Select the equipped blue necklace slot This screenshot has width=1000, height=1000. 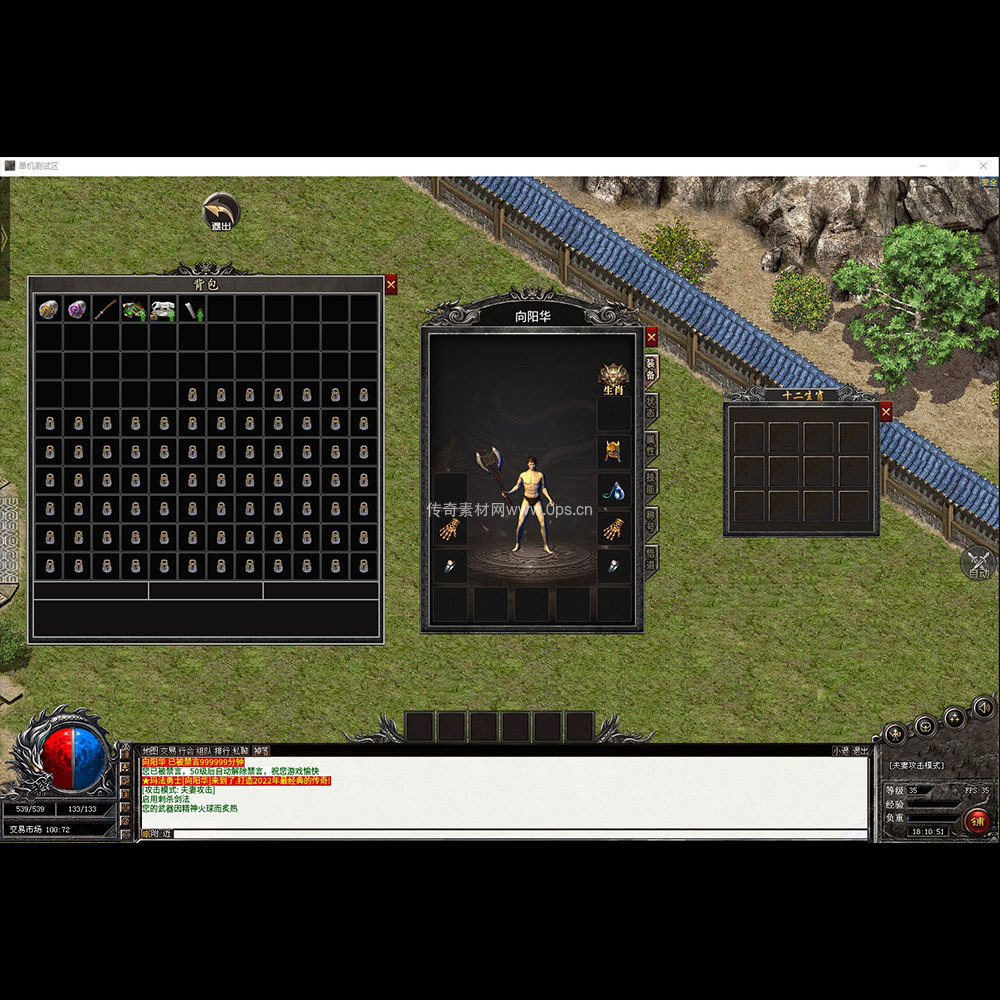(x=614, y=491)
